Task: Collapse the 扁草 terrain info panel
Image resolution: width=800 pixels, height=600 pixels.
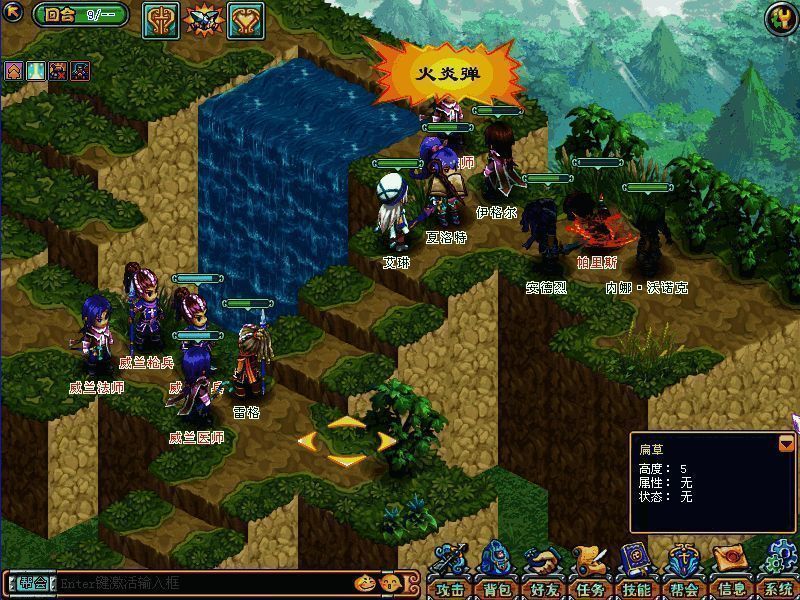Action: (786, 443)
